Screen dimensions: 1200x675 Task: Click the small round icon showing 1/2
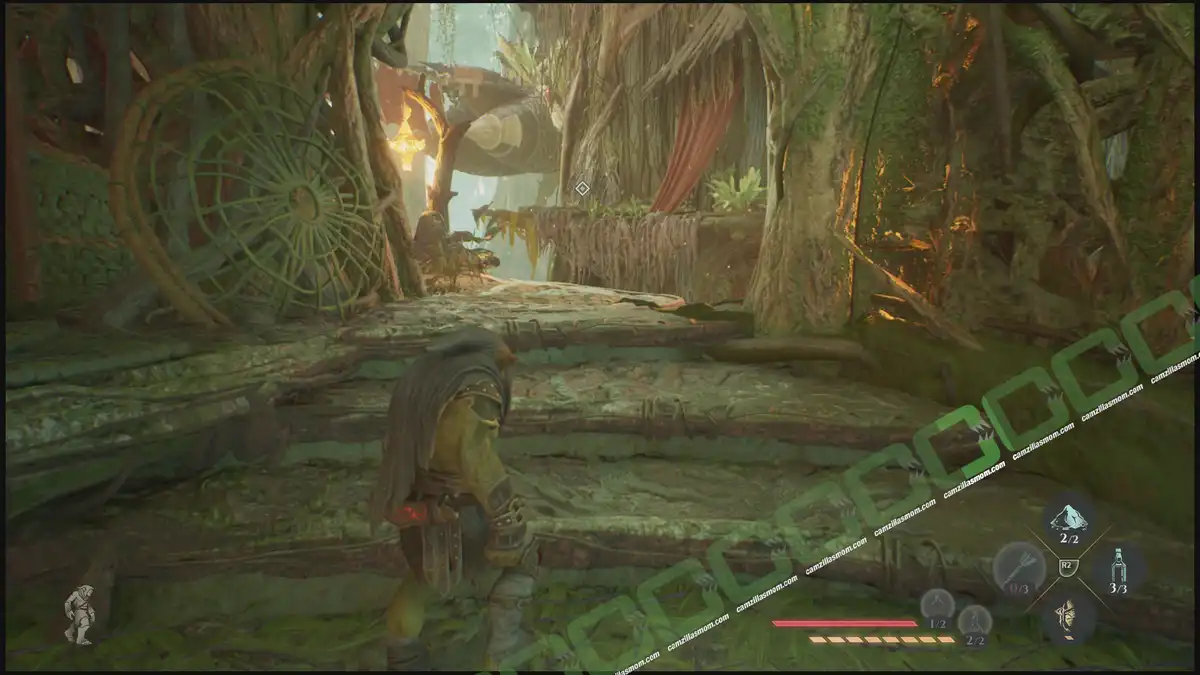click(x=937, y=605)
